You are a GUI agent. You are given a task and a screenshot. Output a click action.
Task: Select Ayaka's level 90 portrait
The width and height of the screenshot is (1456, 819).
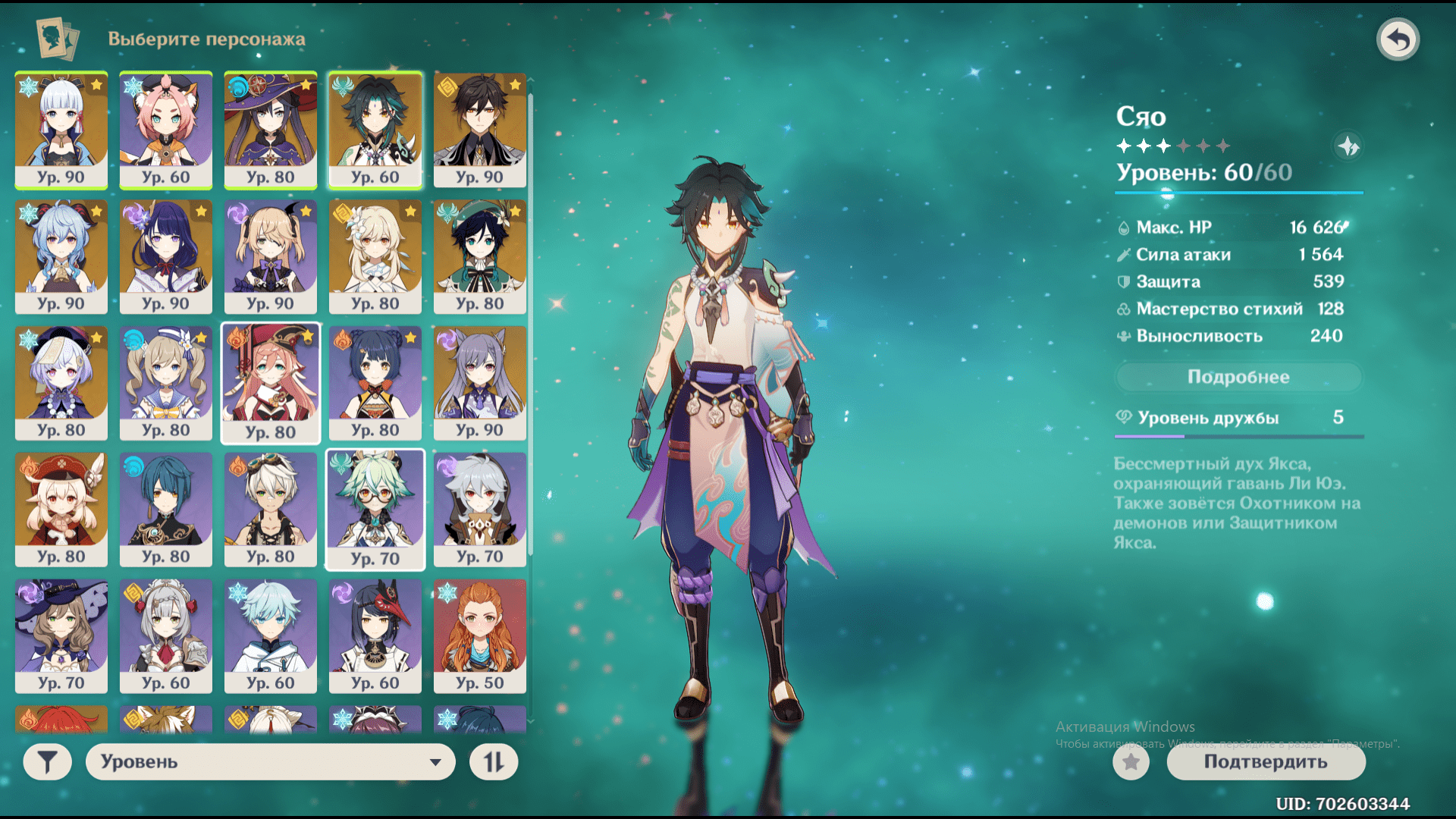[x=61, y=130]
